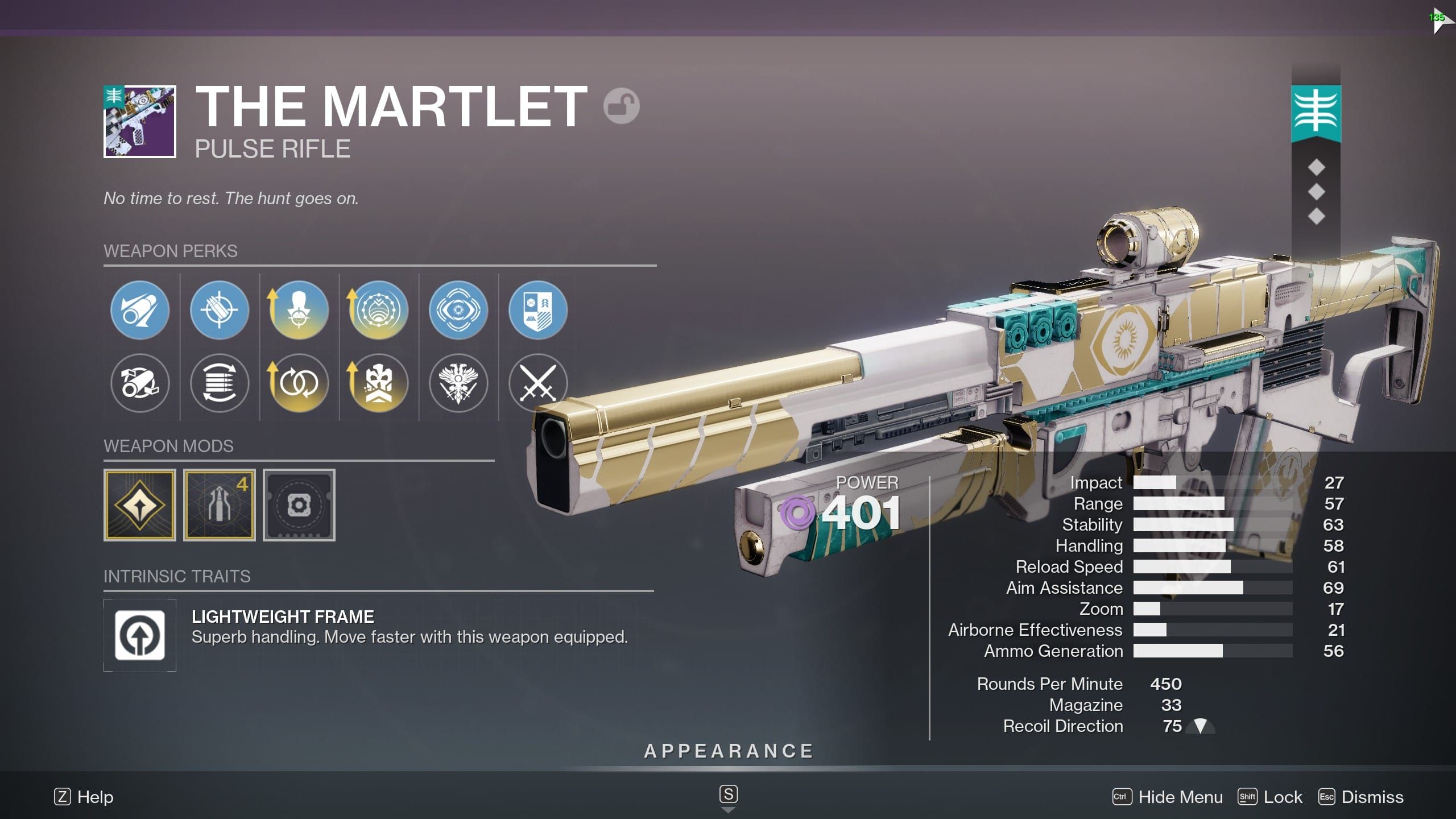This screenshot has width=1456, height=819.
Task: Click the Lock weapon button
Action: (x=1271, y=797)
